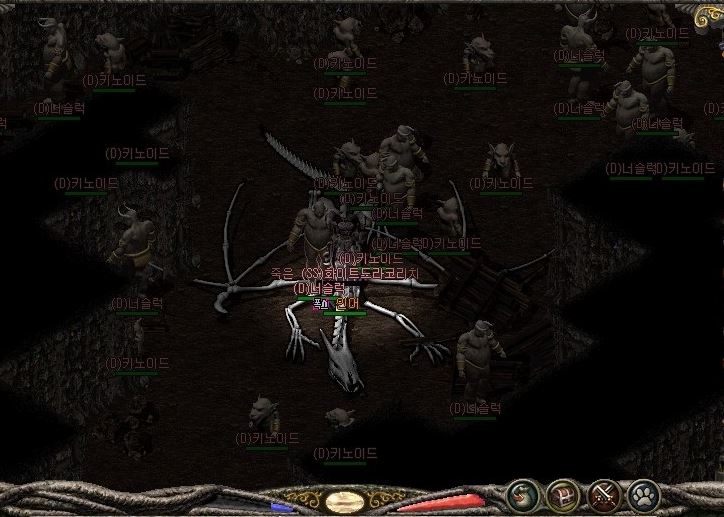This screenshot has width=724, height=517.
Task: Open the treasure chest inventory button
Action: [x=563, y=495]
